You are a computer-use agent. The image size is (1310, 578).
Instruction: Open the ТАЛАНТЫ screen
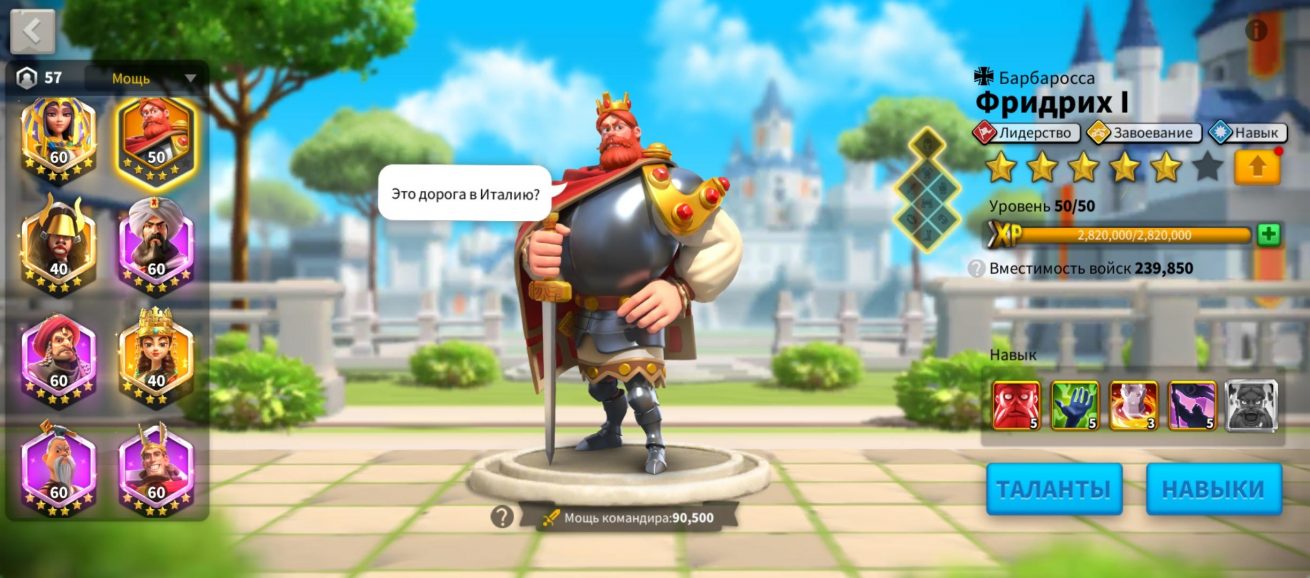(x=1054, y=489)
